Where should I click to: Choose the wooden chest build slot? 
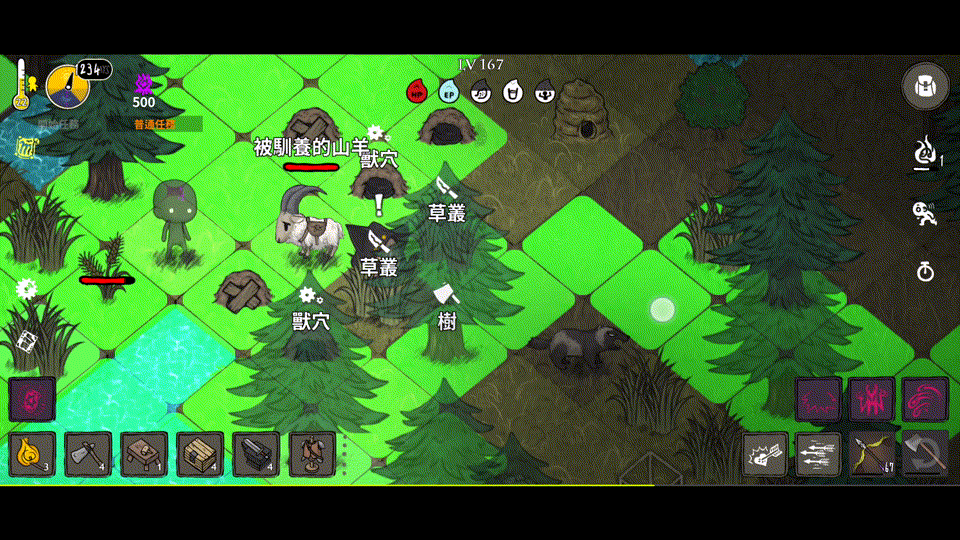pos(200,454)
